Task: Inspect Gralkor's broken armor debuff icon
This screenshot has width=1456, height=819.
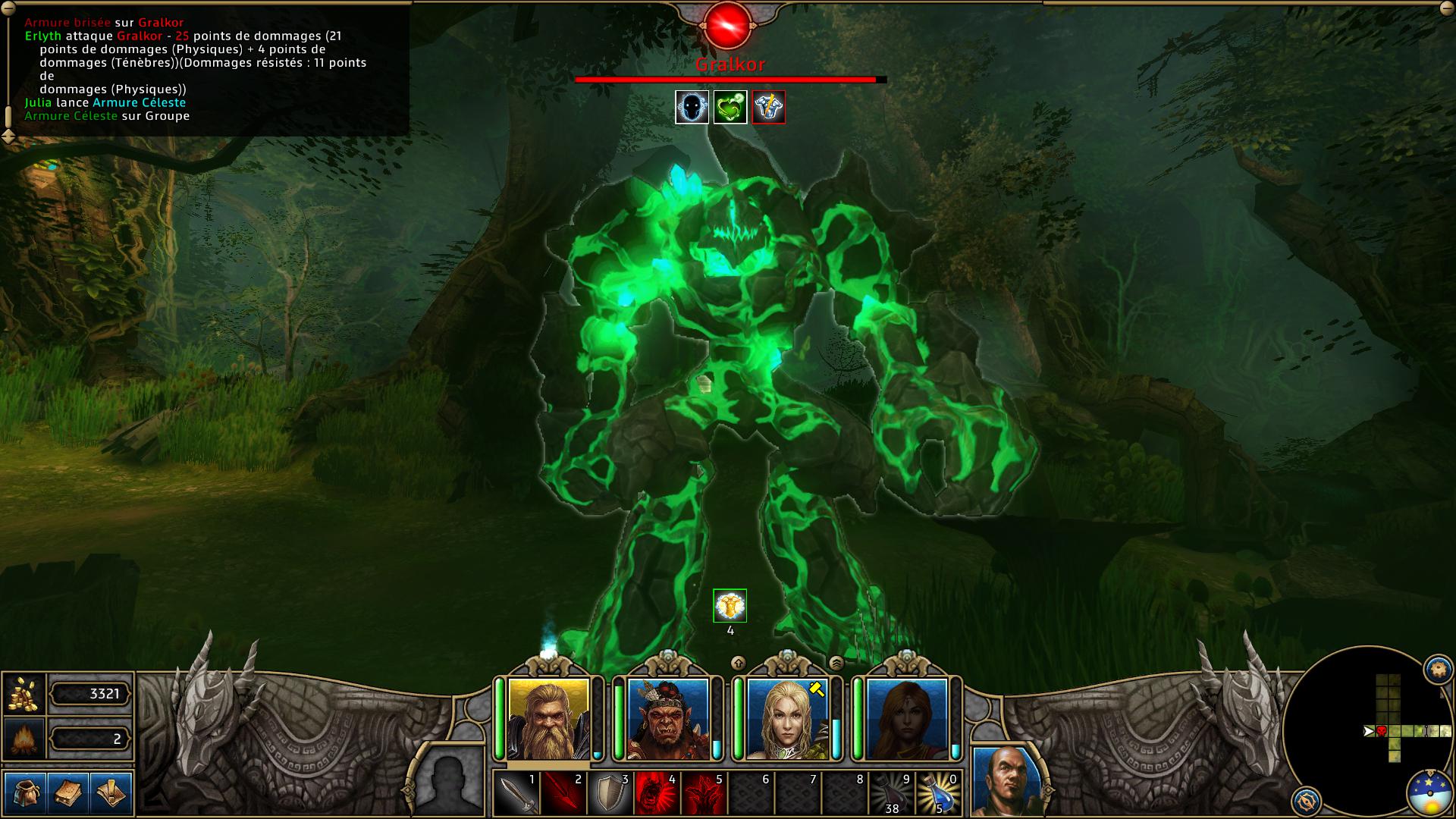Action: tap(768, 108)
